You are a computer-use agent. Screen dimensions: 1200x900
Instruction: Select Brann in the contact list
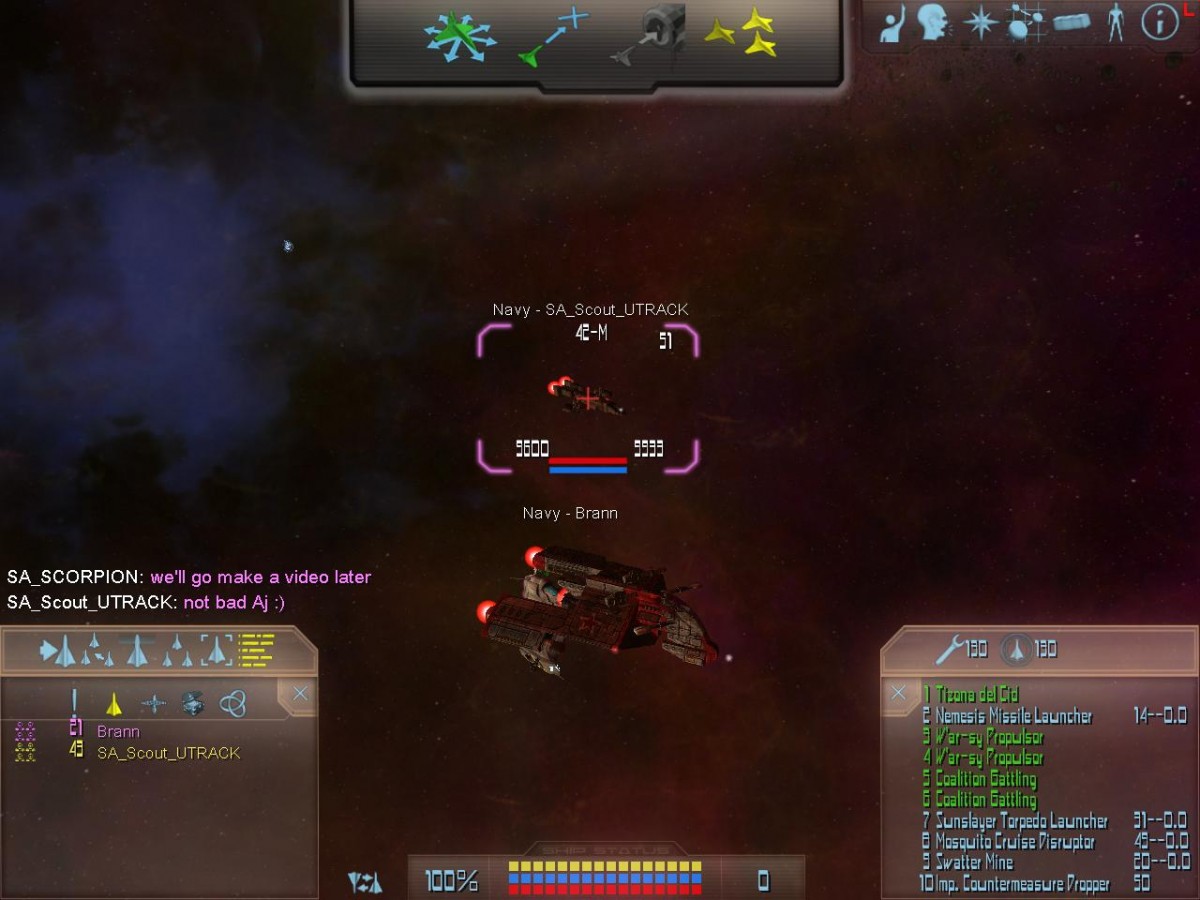(x=118, y=732)
